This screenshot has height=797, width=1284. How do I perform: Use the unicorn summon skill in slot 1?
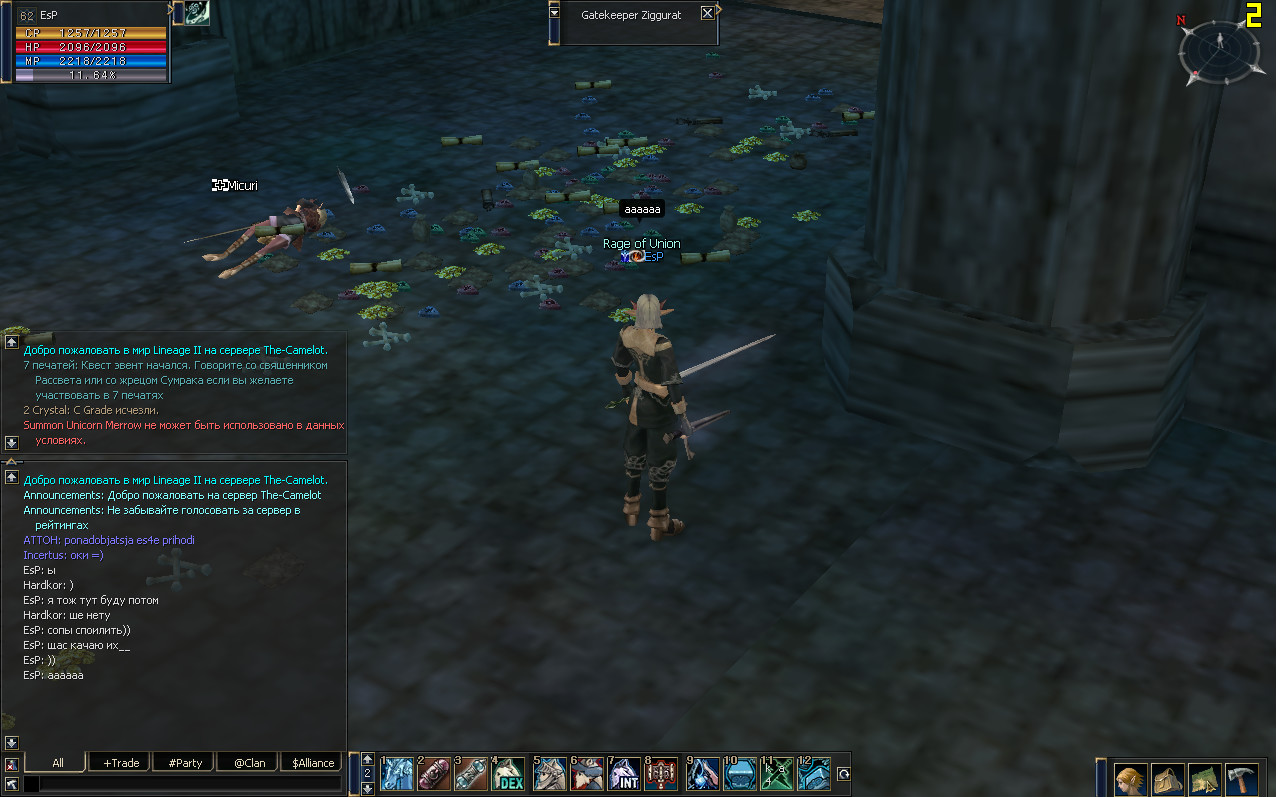coord(396,774)
